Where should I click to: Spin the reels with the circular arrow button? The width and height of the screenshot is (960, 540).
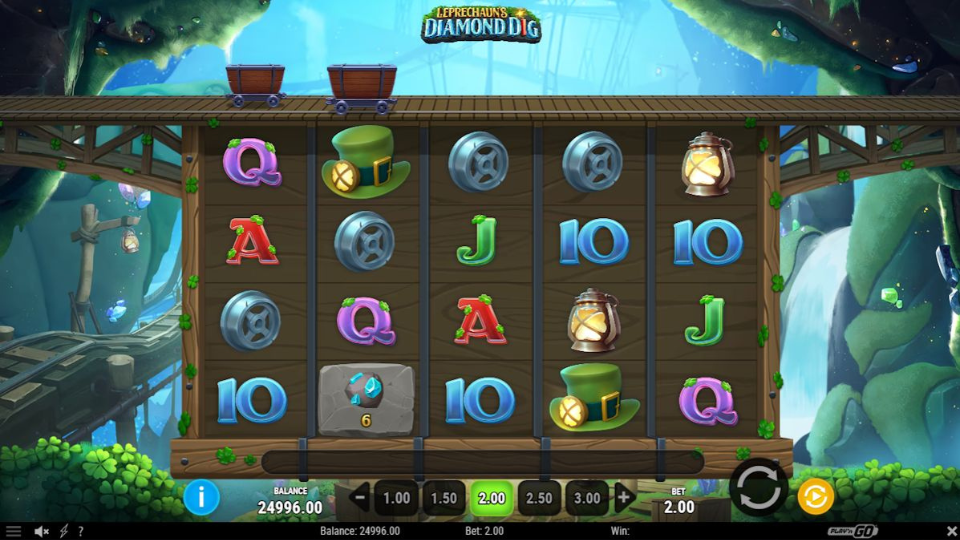click(x=758, y=488)
